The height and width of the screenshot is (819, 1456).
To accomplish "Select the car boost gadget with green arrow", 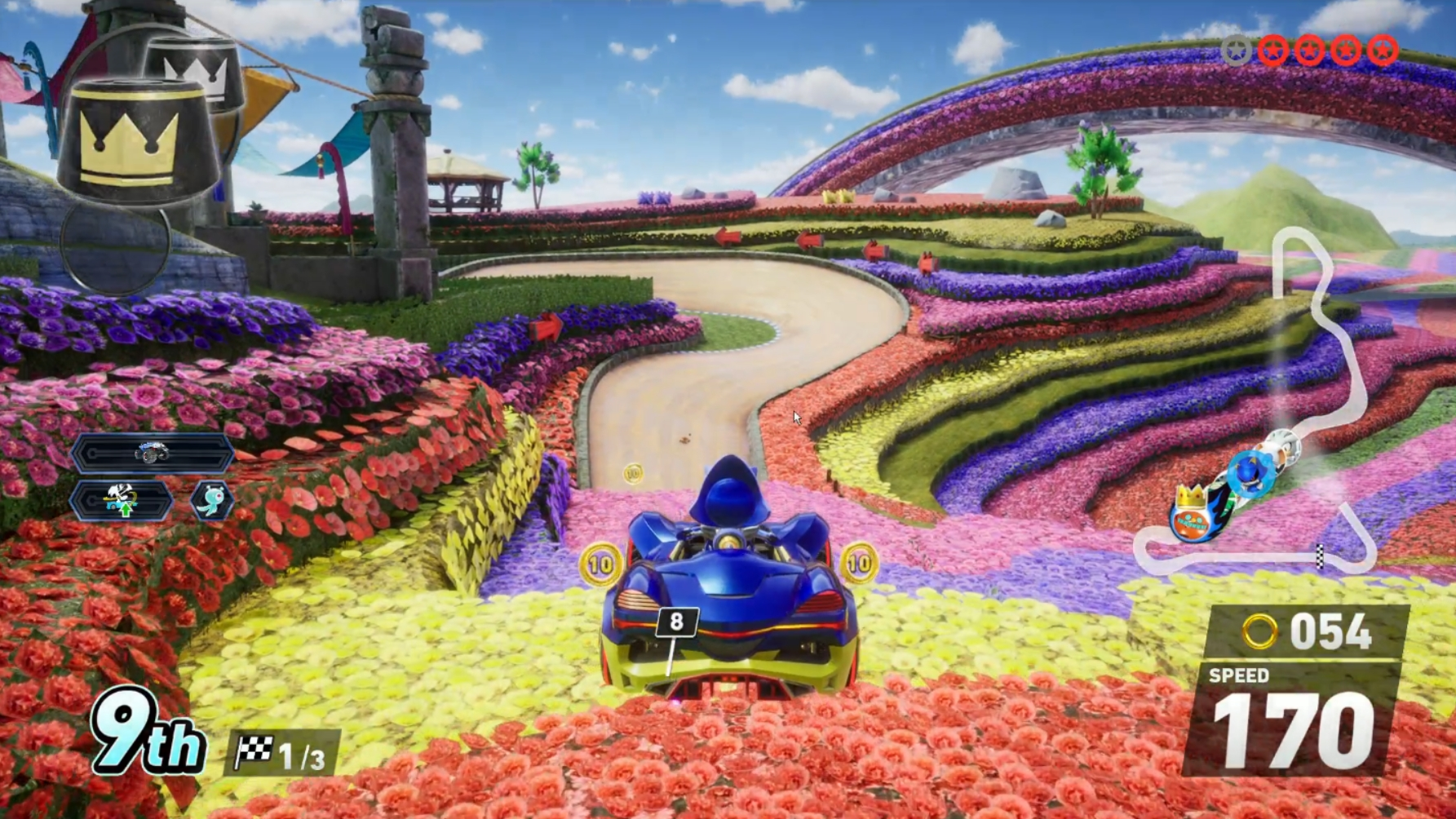I will point(122,500).
